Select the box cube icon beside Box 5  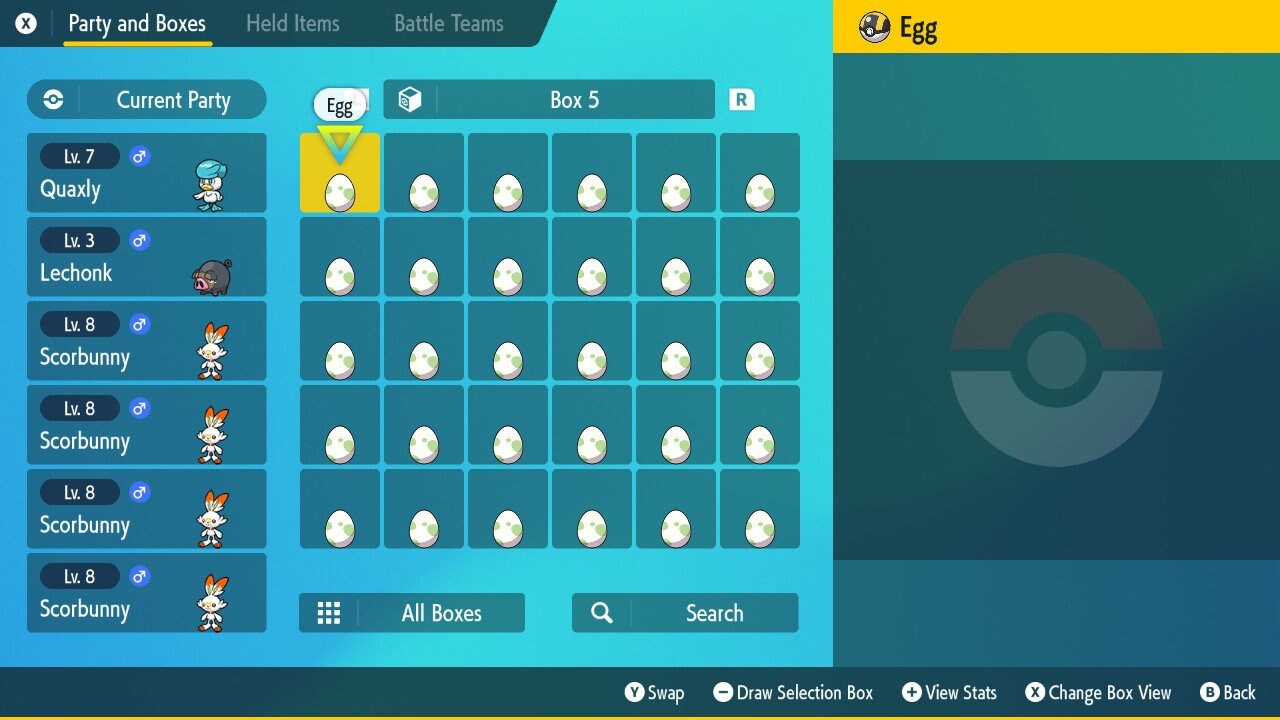tap(409, 99)
